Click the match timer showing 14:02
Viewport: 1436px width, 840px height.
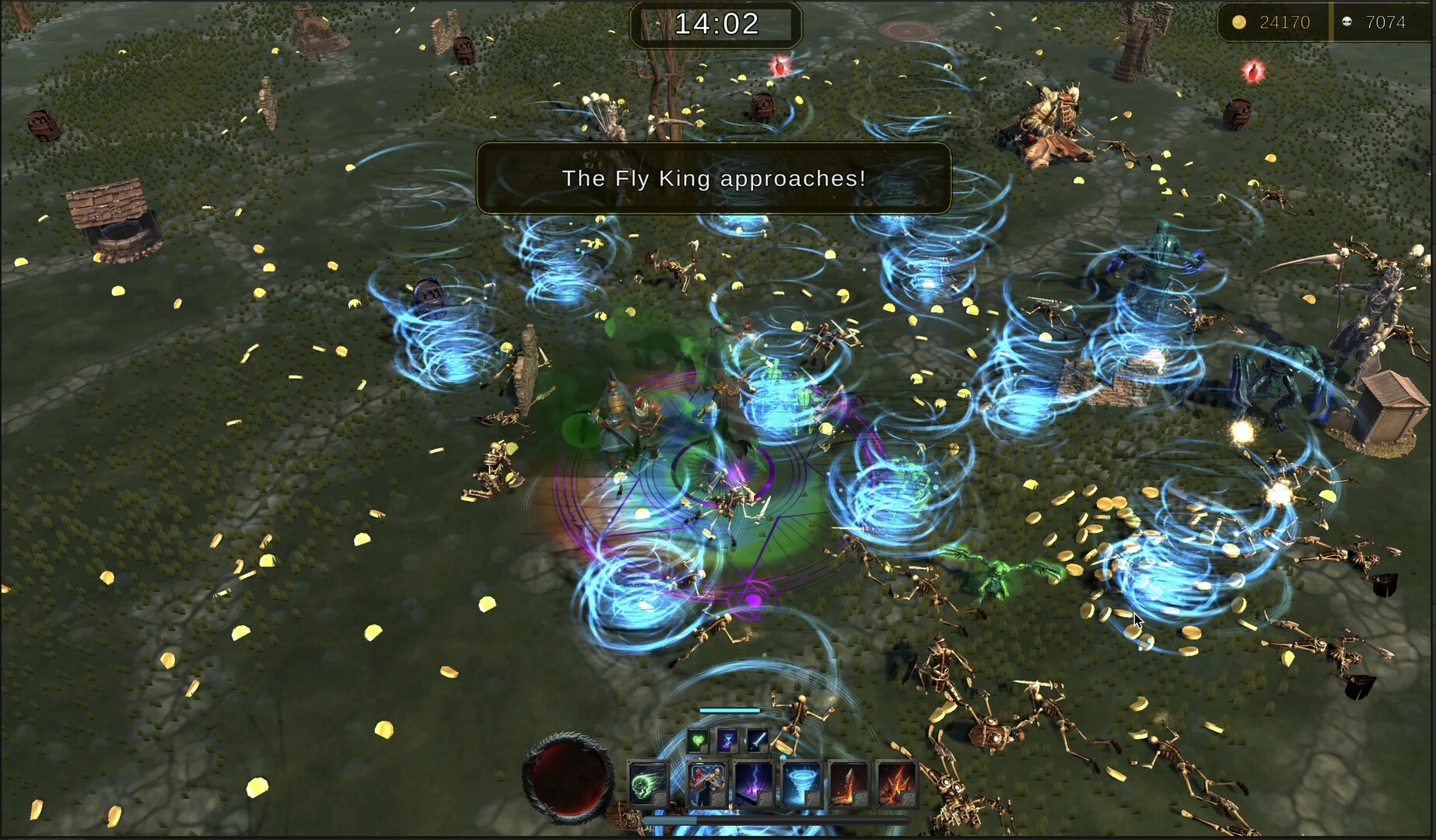[x=714, y=23]
